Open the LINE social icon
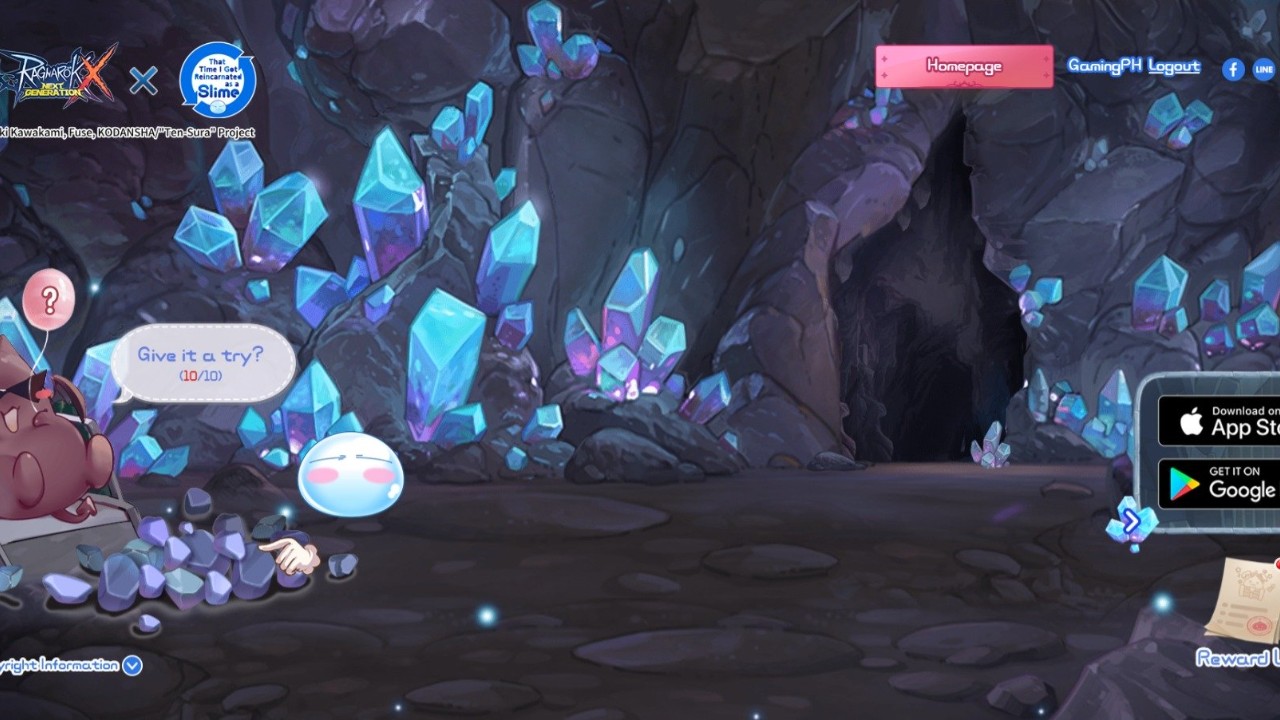The height and width of the screenshot is (720, 1280). coord(1263,68)
